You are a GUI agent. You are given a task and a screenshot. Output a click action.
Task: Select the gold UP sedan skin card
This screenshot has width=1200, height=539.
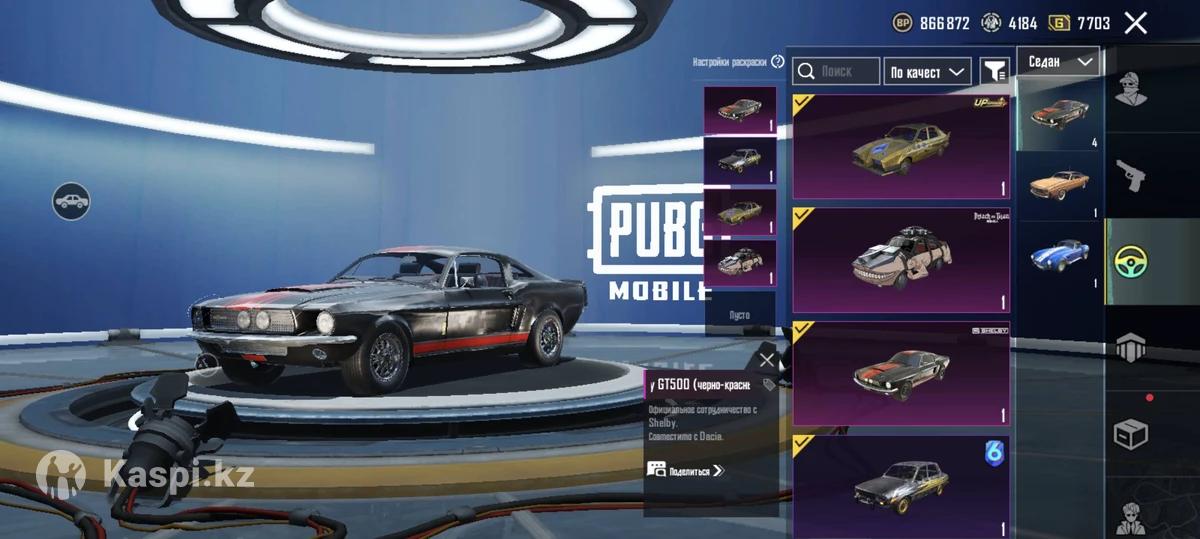click(901, 147)
